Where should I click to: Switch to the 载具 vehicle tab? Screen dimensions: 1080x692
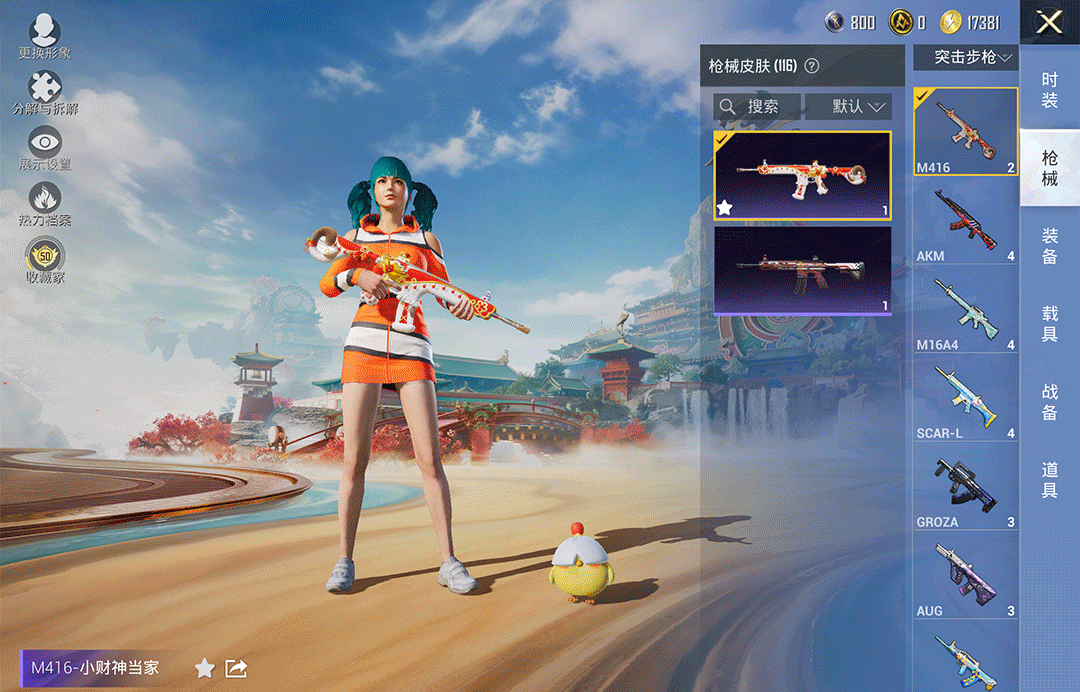click(1049, 324)
